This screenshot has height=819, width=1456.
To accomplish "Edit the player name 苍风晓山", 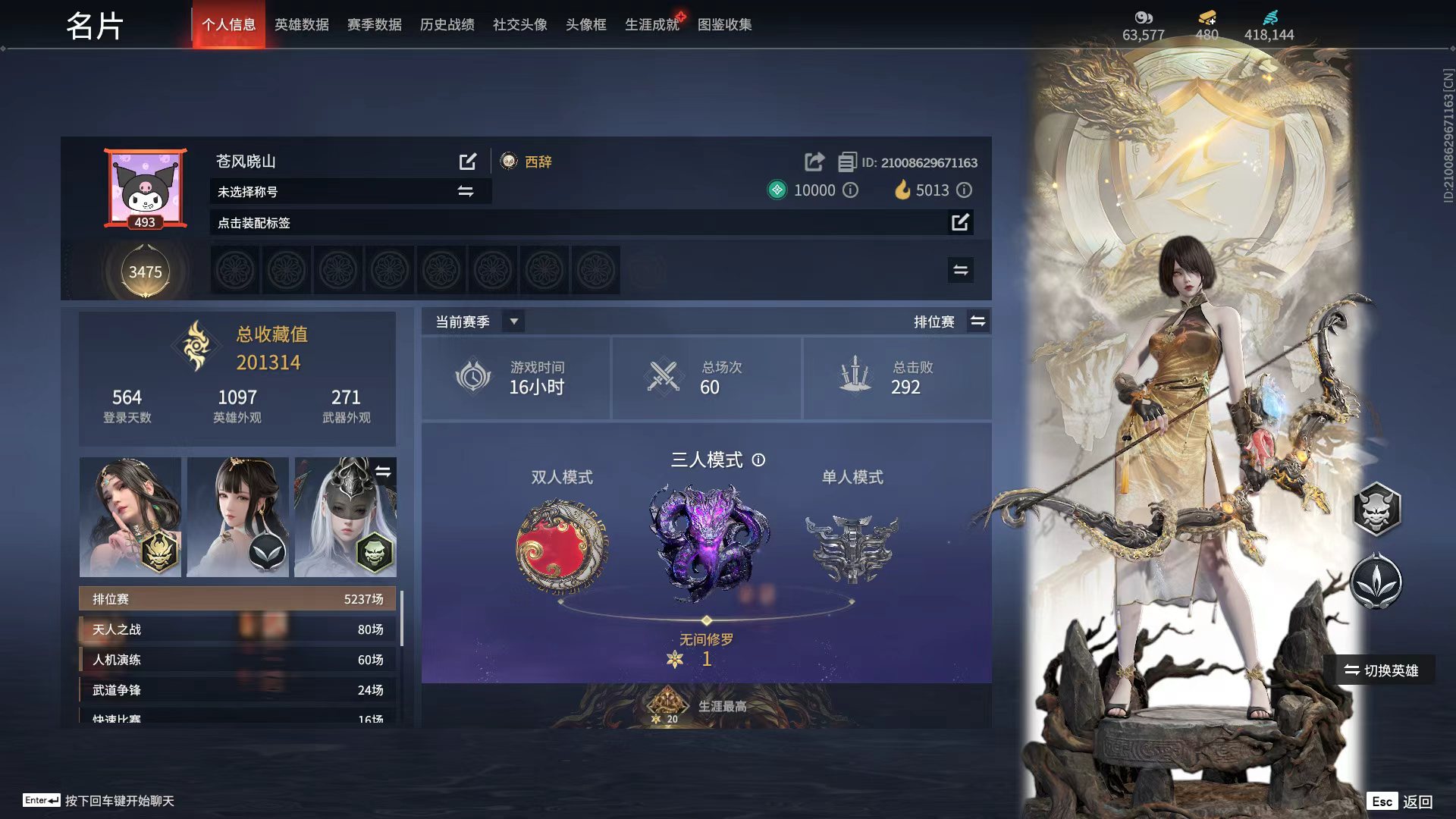I will pyautogui.click(x=468, y=162).
